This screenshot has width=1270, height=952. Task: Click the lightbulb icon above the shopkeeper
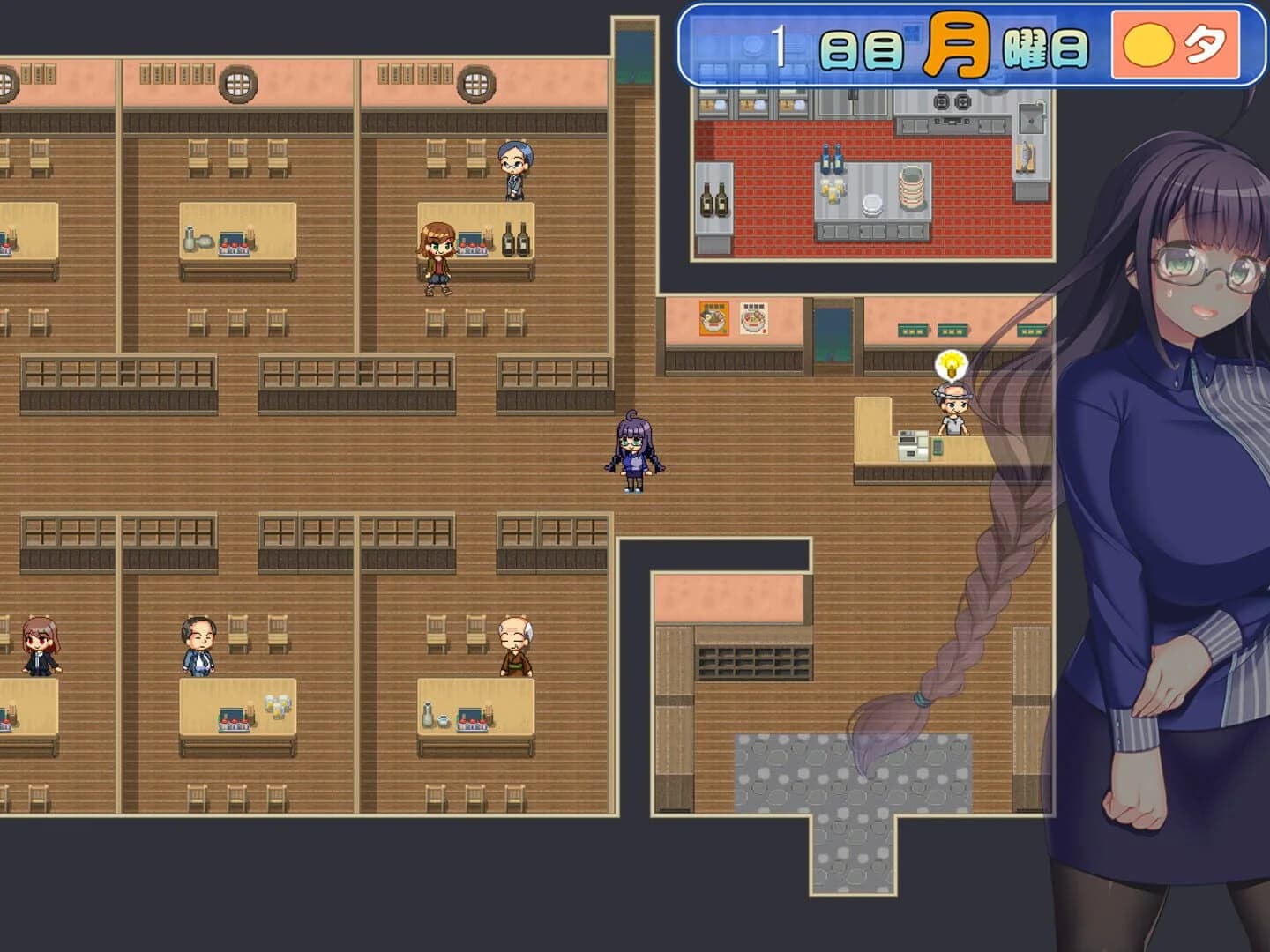pyautogui.click(x=950, y=365)
